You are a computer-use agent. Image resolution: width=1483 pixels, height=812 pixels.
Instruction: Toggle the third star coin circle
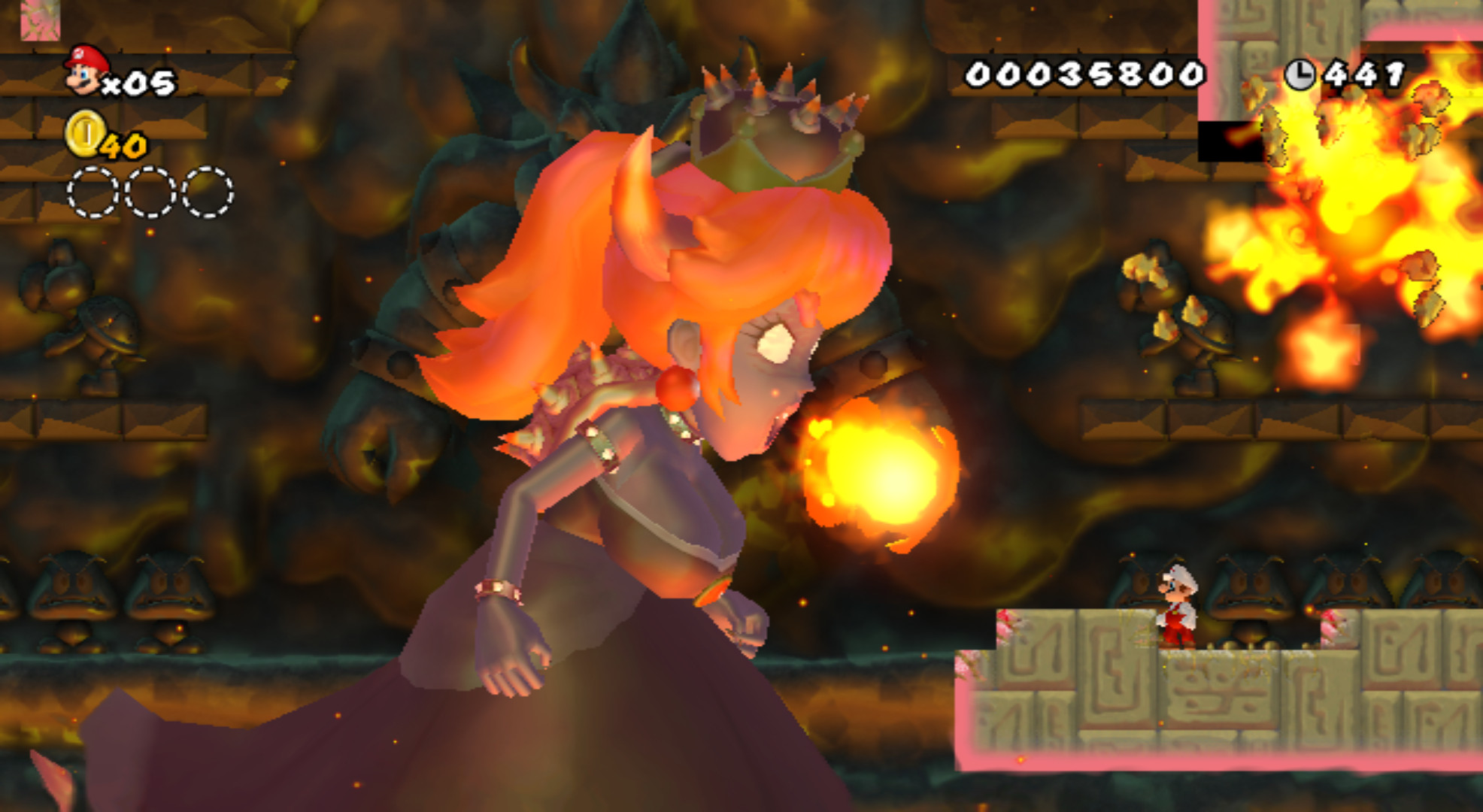coord(205,192)
